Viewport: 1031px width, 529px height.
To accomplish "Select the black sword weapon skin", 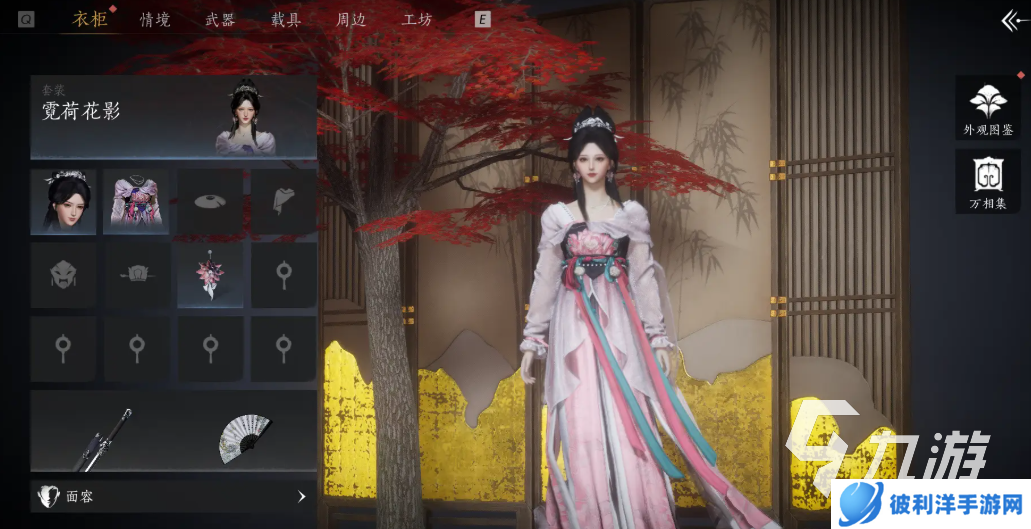I will tap(102, 439).
